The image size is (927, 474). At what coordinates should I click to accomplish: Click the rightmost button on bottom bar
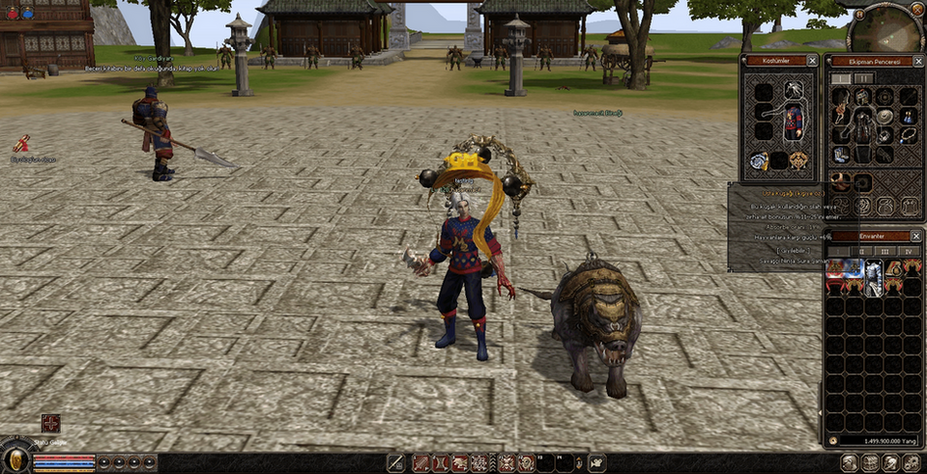[911, 463]
